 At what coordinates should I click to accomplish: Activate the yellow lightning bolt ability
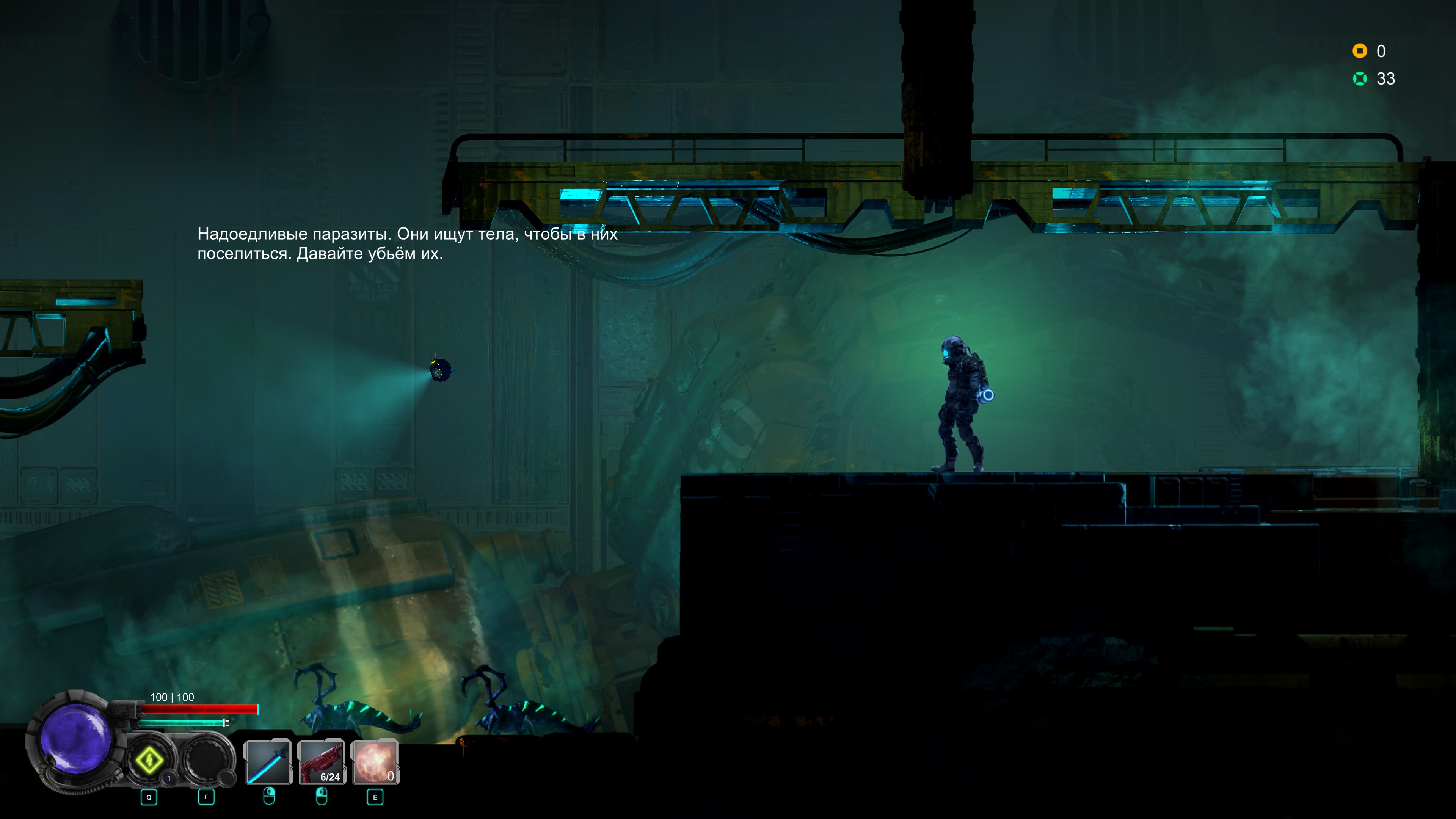click(x=149, y=760)
